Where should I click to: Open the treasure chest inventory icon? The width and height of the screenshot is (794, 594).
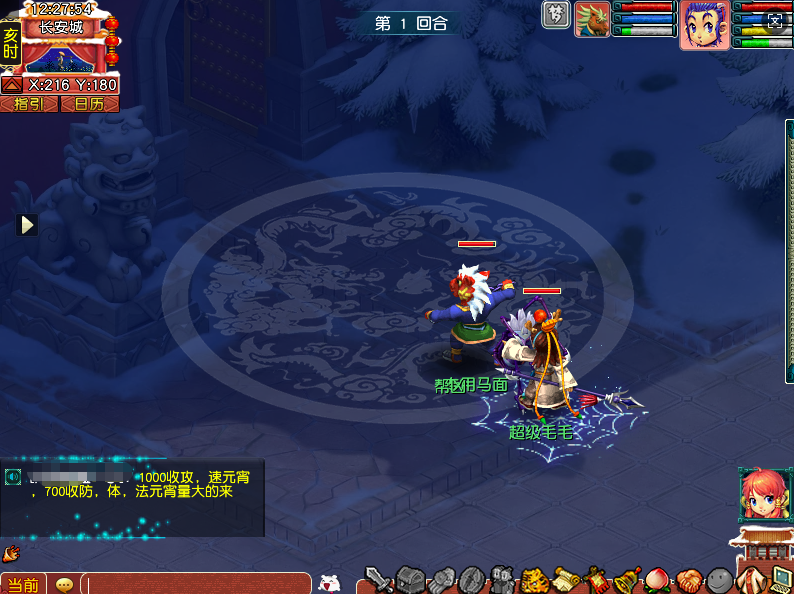(x=410, y=579)
